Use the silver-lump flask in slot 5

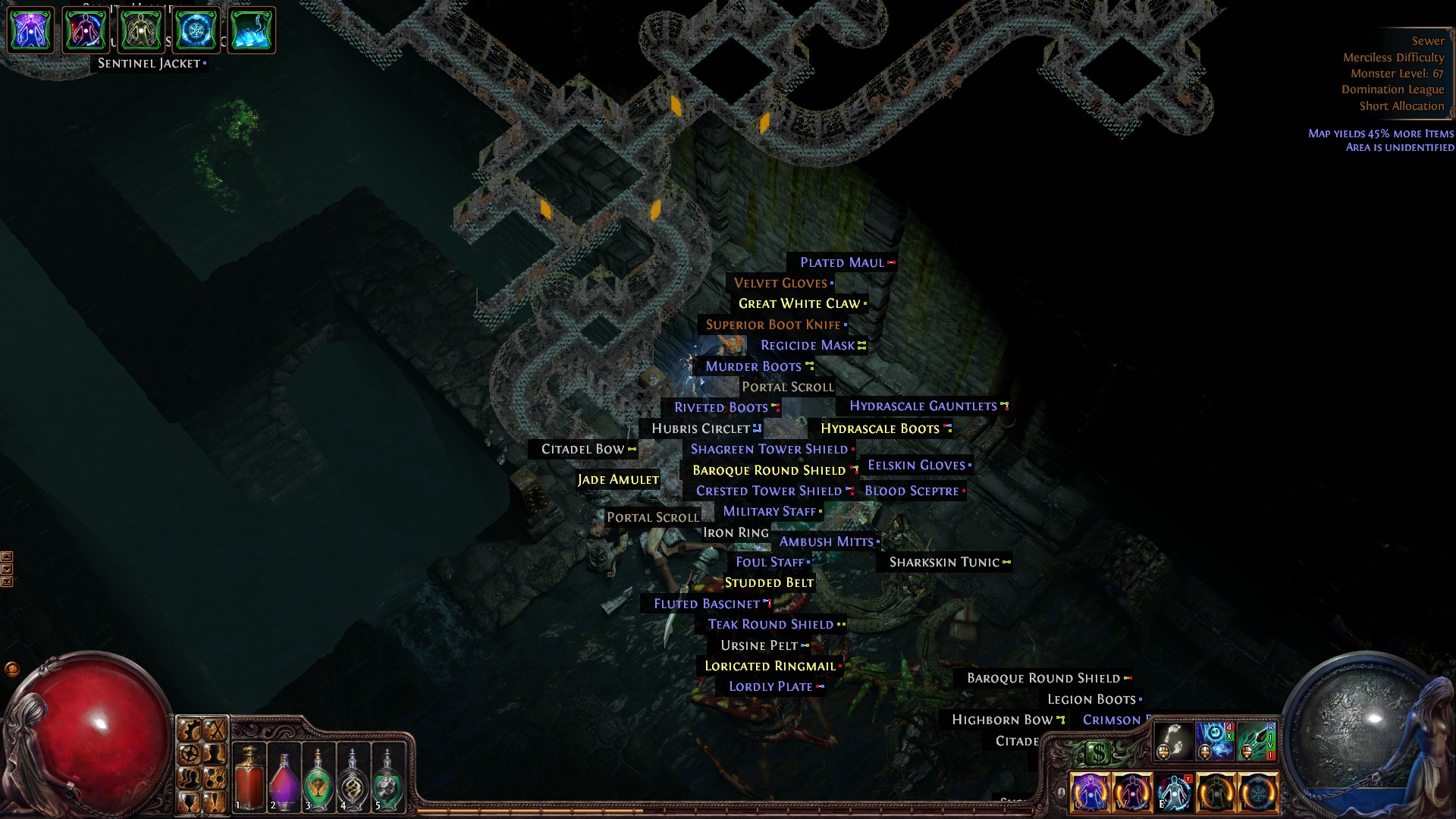click(x=388, y=777)
